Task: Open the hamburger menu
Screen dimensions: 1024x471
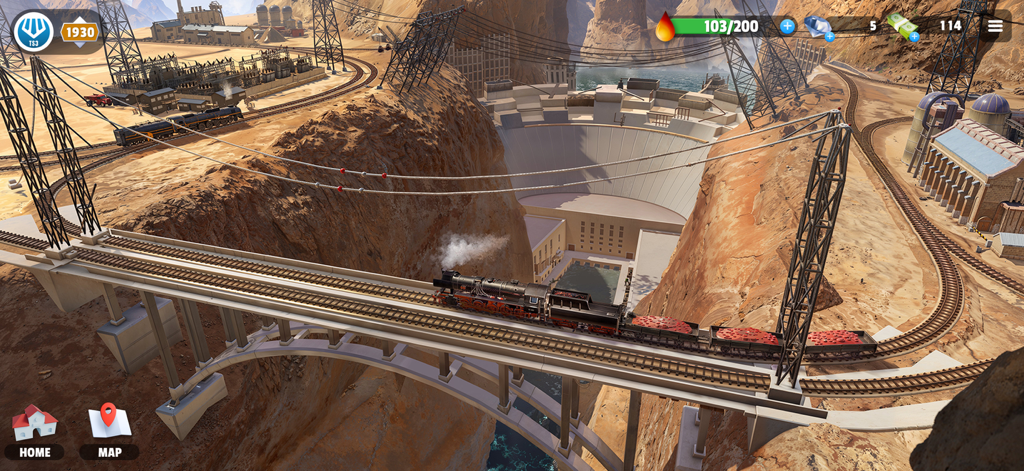Action: (x=994, y=26)
